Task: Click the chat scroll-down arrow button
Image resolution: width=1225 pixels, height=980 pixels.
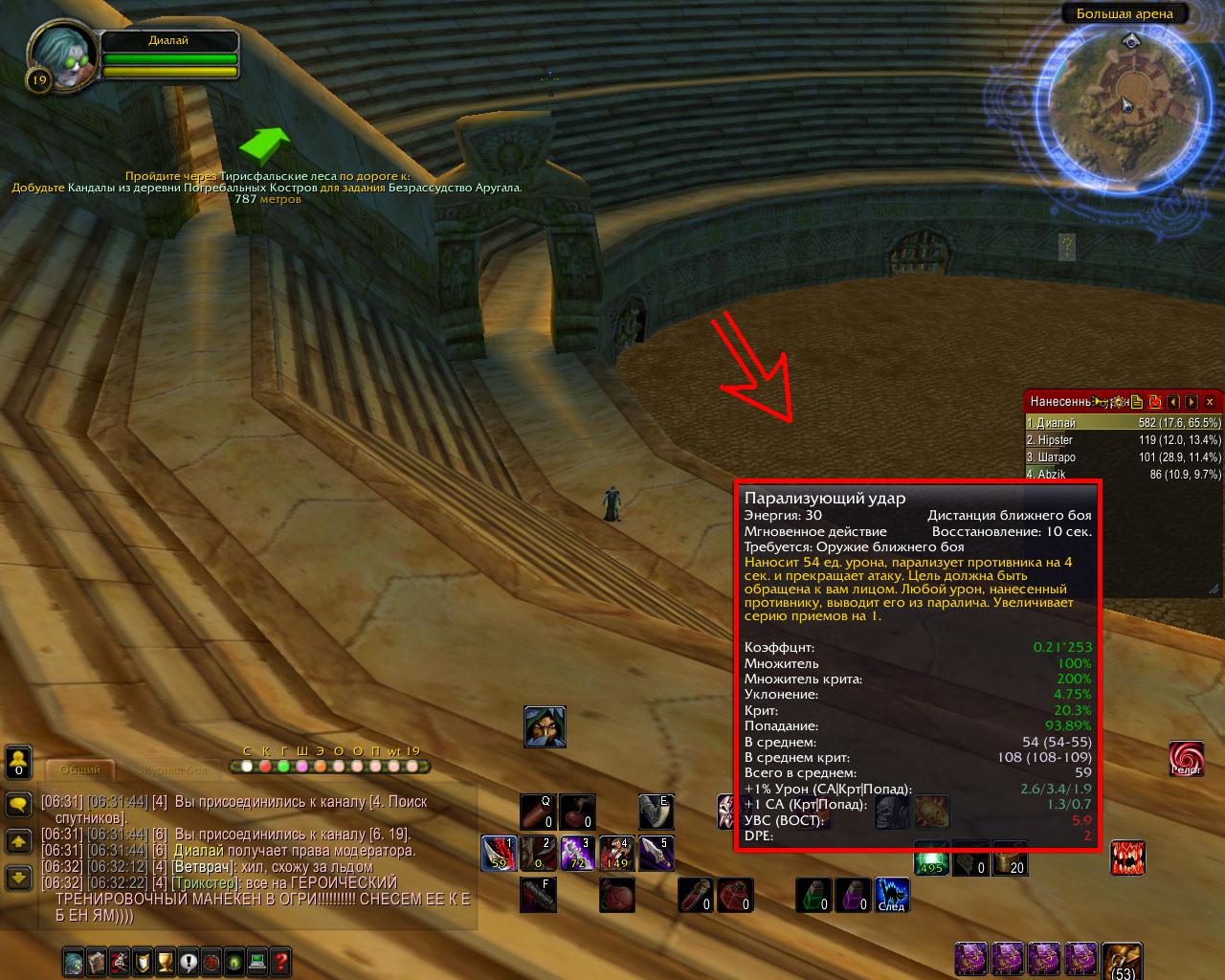Action: coord(18,877)
